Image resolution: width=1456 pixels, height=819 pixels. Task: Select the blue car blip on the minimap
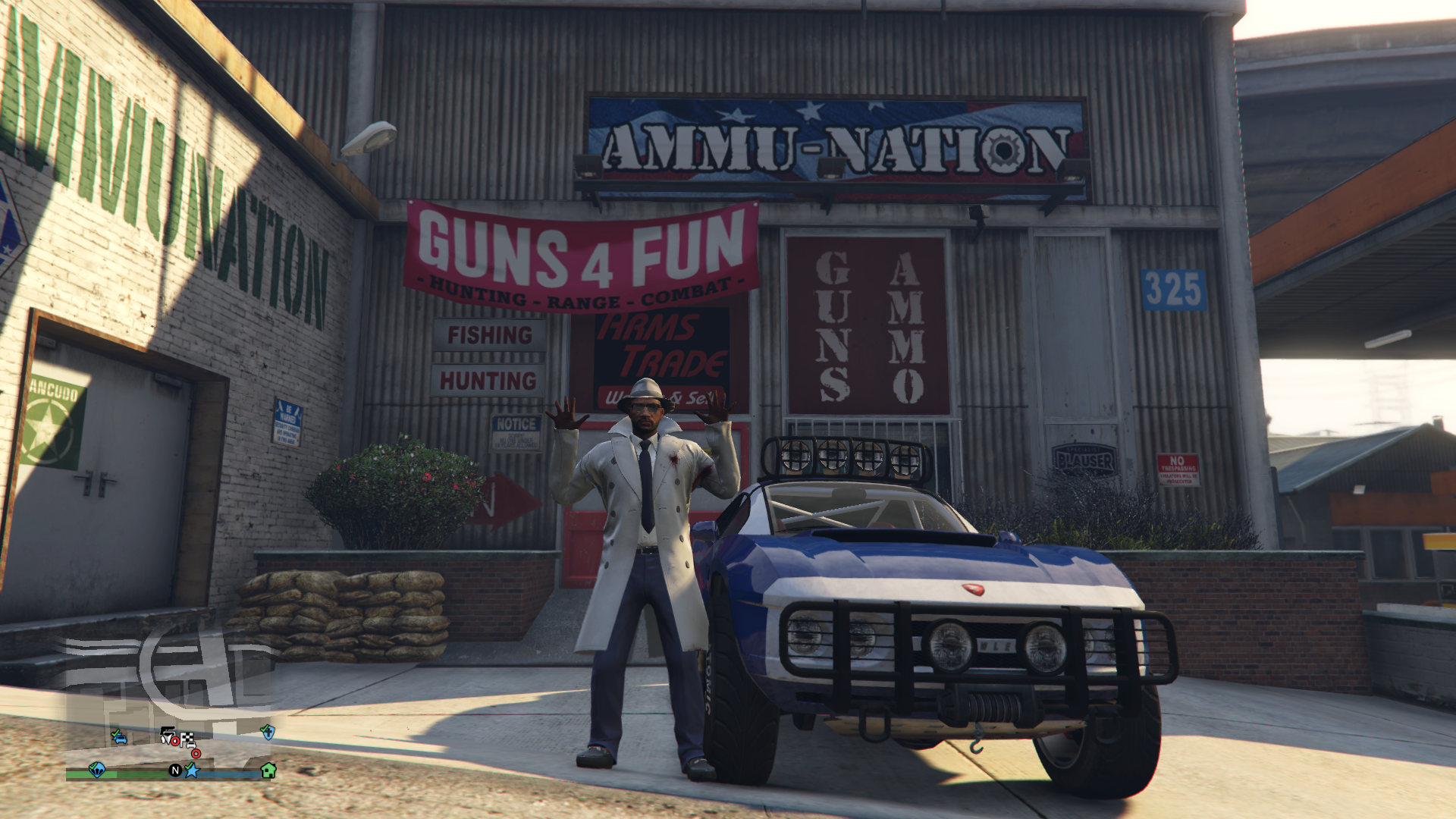click(x=122, y=739)
